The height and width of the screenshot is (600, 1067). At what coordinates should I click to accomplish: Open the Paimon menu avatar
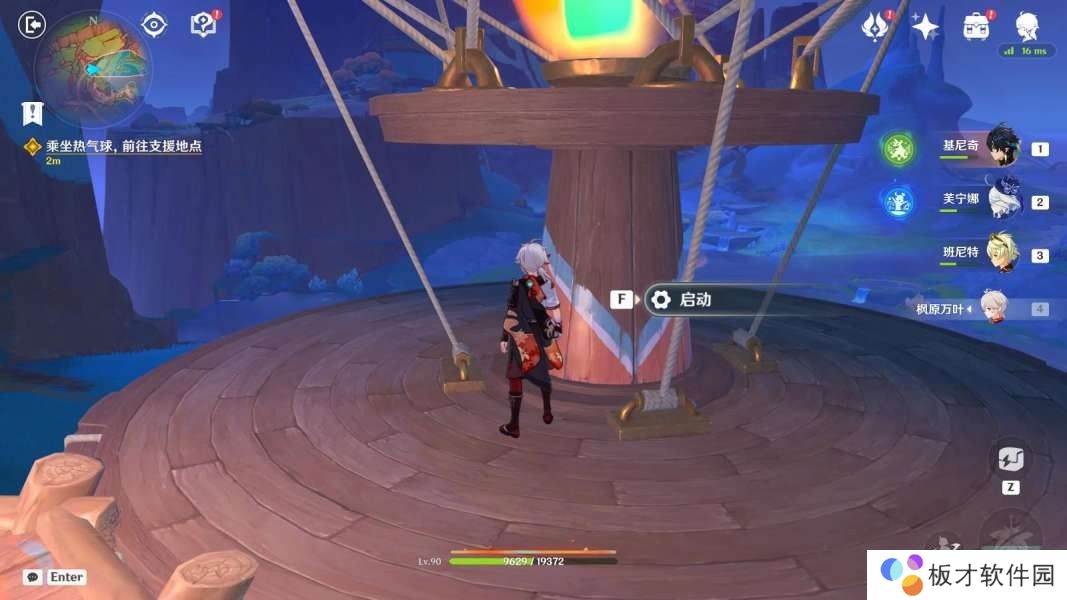click(x=1026, y=27)
